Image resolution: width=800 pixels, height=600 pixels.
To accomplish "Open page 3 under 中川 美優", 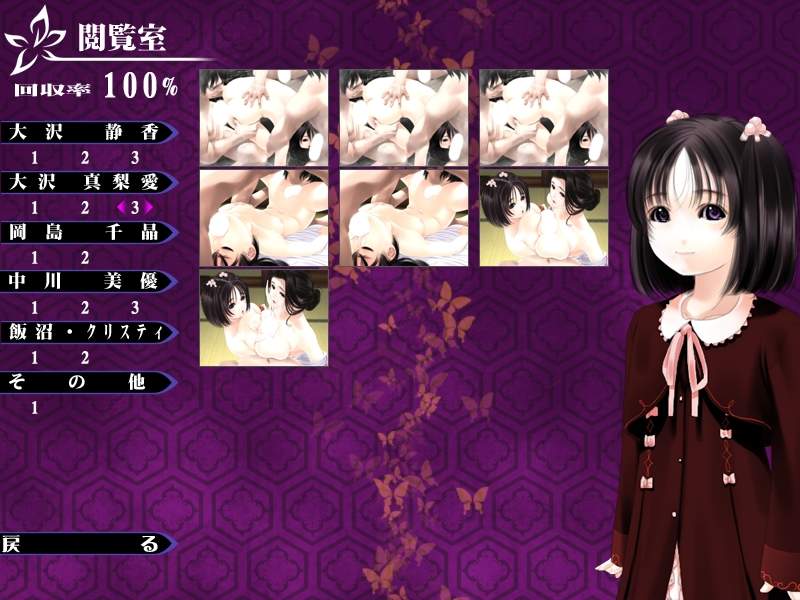I will (x=135, y=308).
